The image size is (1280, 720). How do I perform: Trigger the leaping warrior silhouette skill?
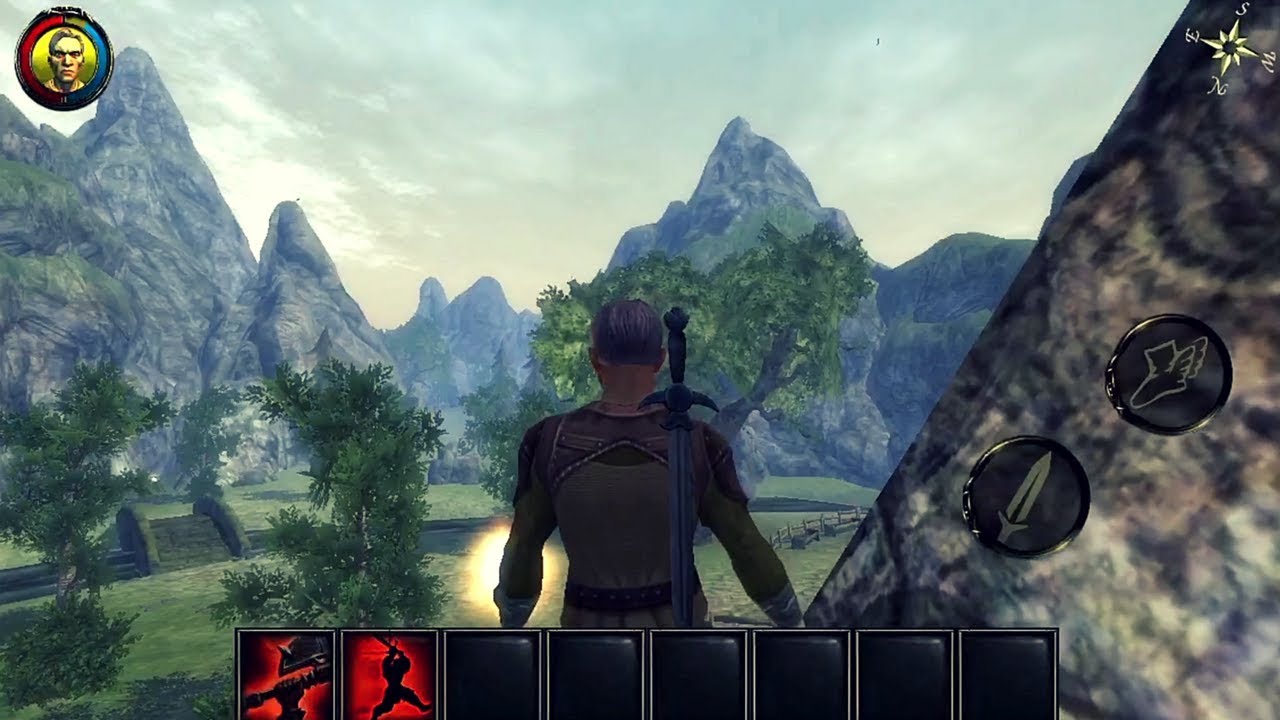[x=390, y=675]
